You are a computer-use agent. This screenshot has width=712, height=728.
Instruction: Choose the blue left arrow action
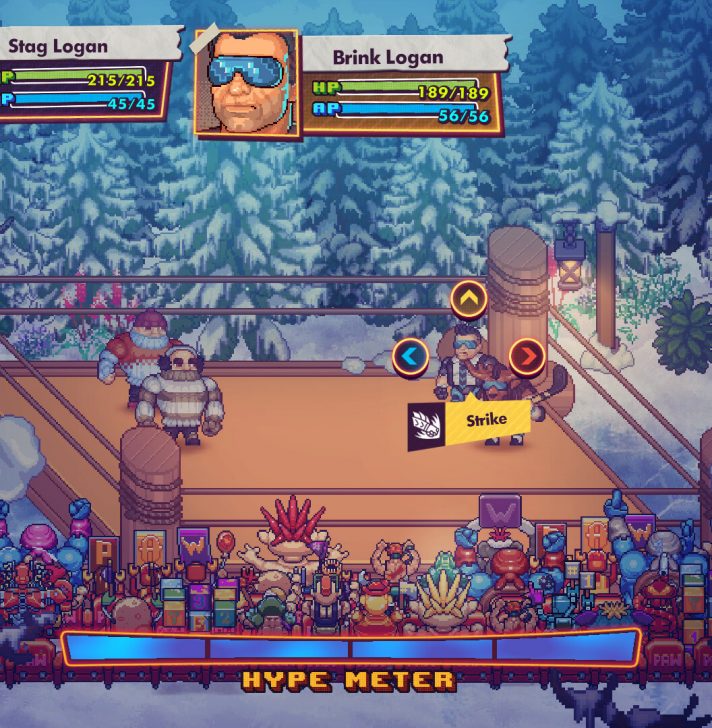coord(410,356)
